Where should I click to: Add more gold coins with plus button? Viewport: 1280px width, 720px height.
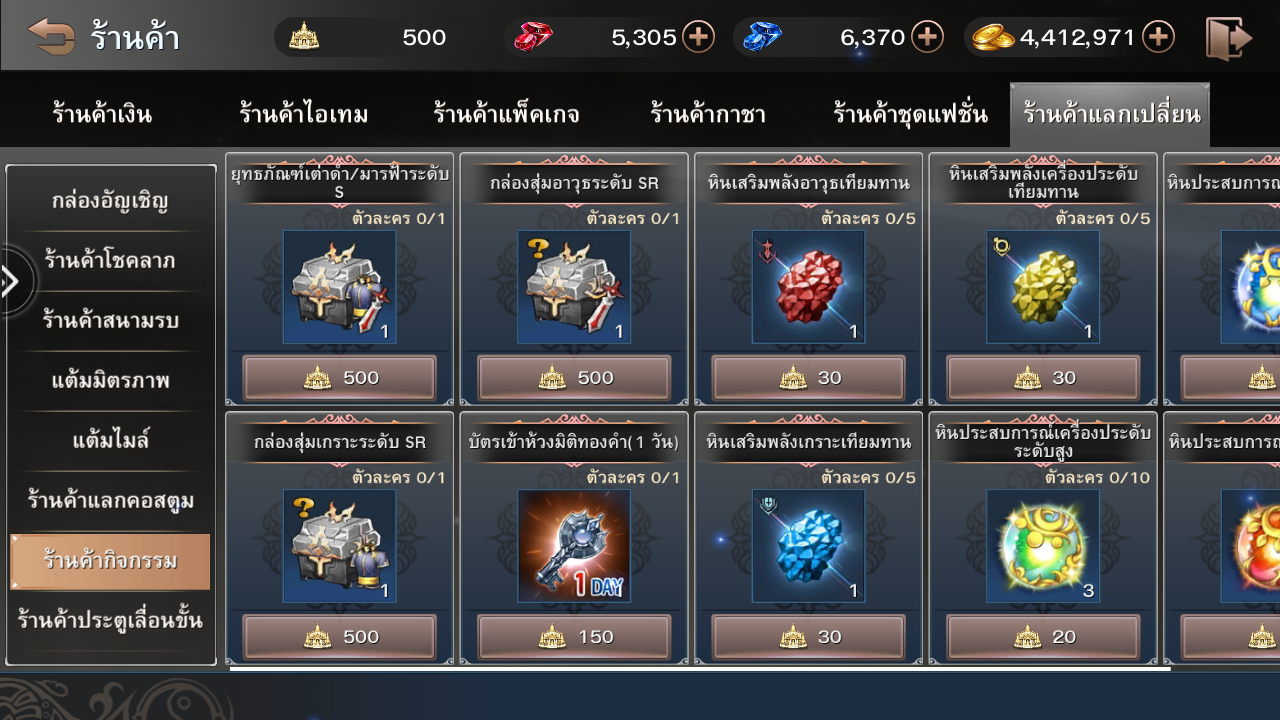pos(1158,37)
